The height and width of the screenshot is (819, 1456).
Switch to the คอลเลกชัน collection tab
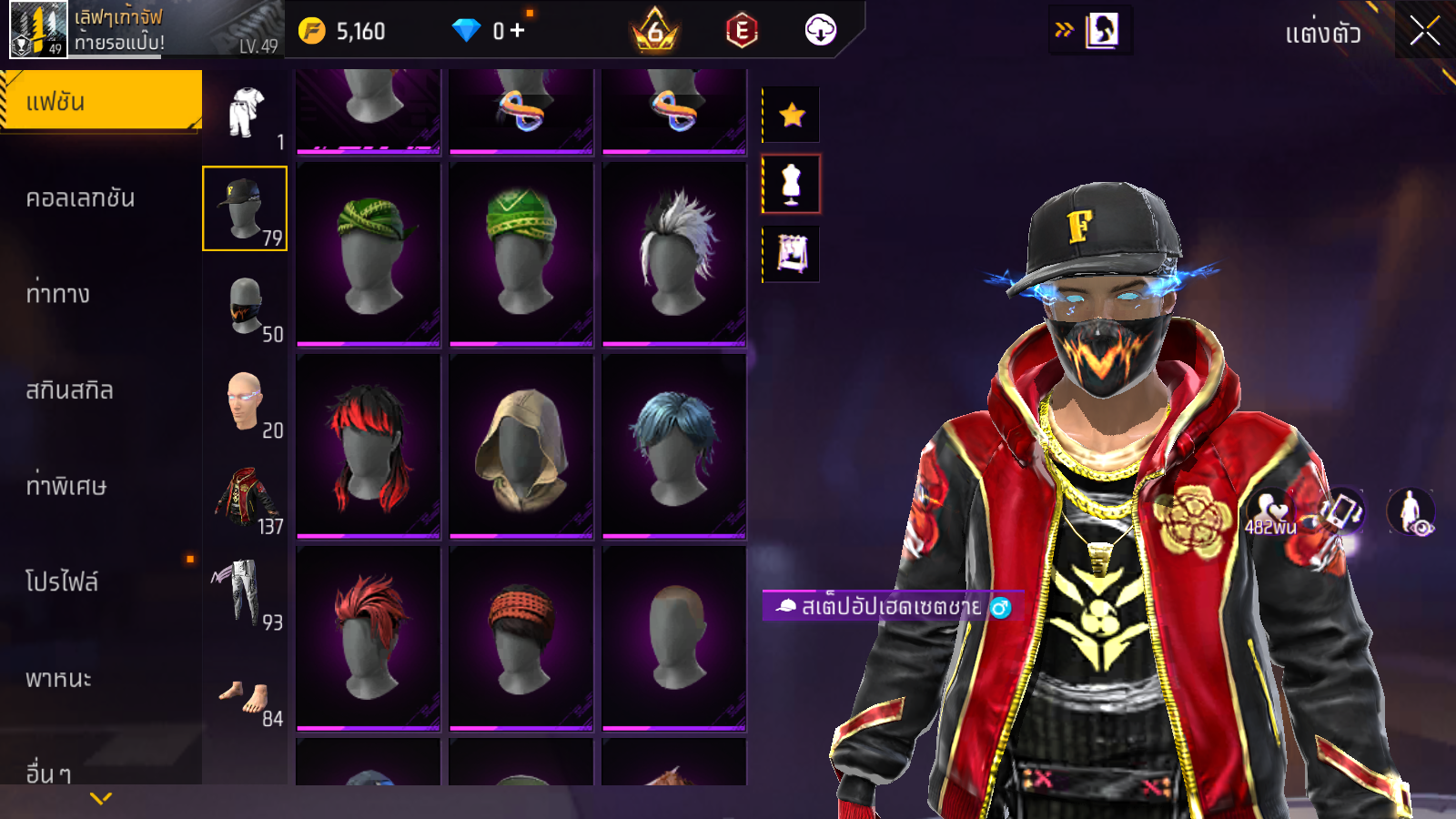coord(80,198)
